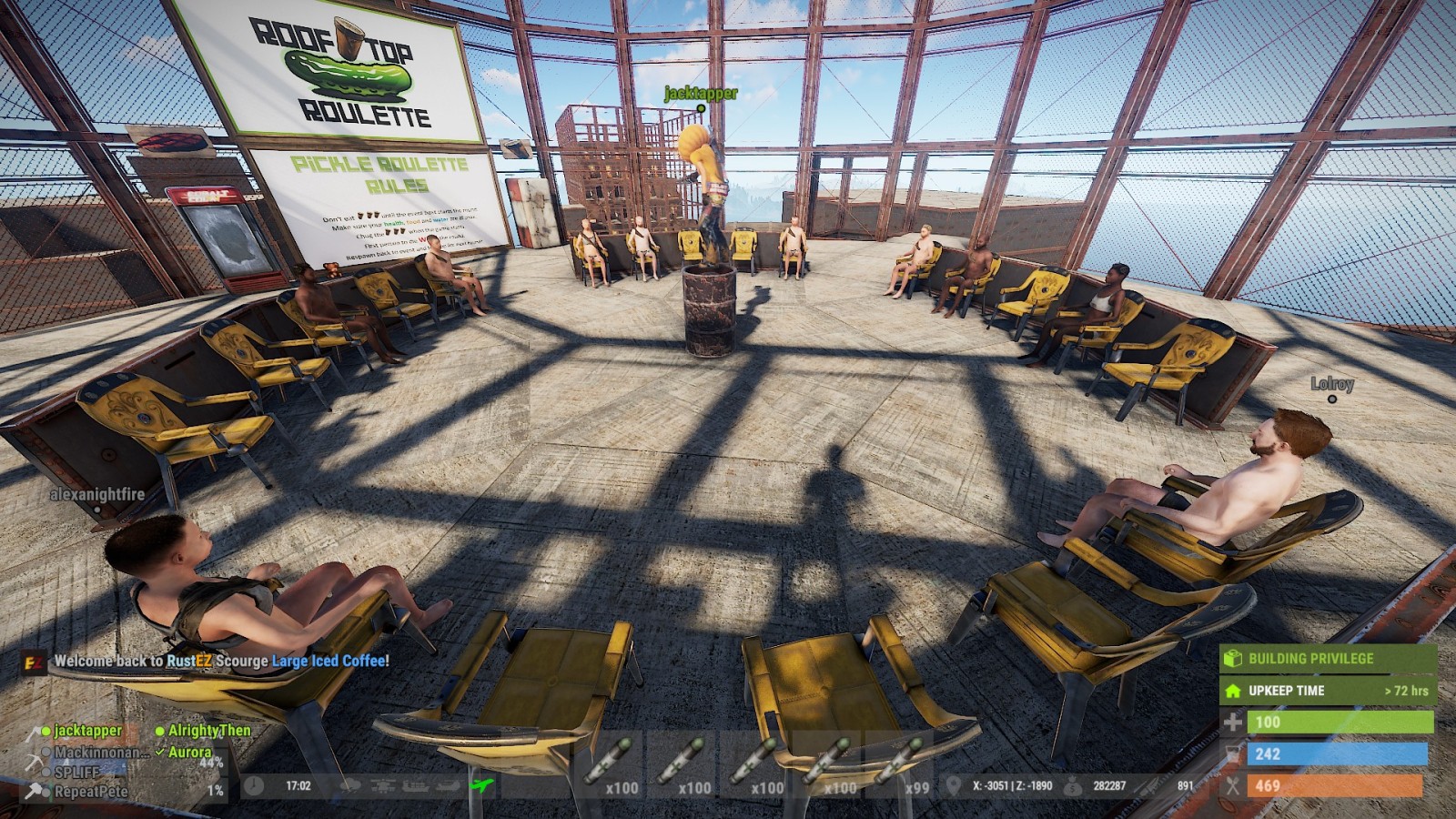Pick RepeatPete from the team list

click(x=90, y=792)
